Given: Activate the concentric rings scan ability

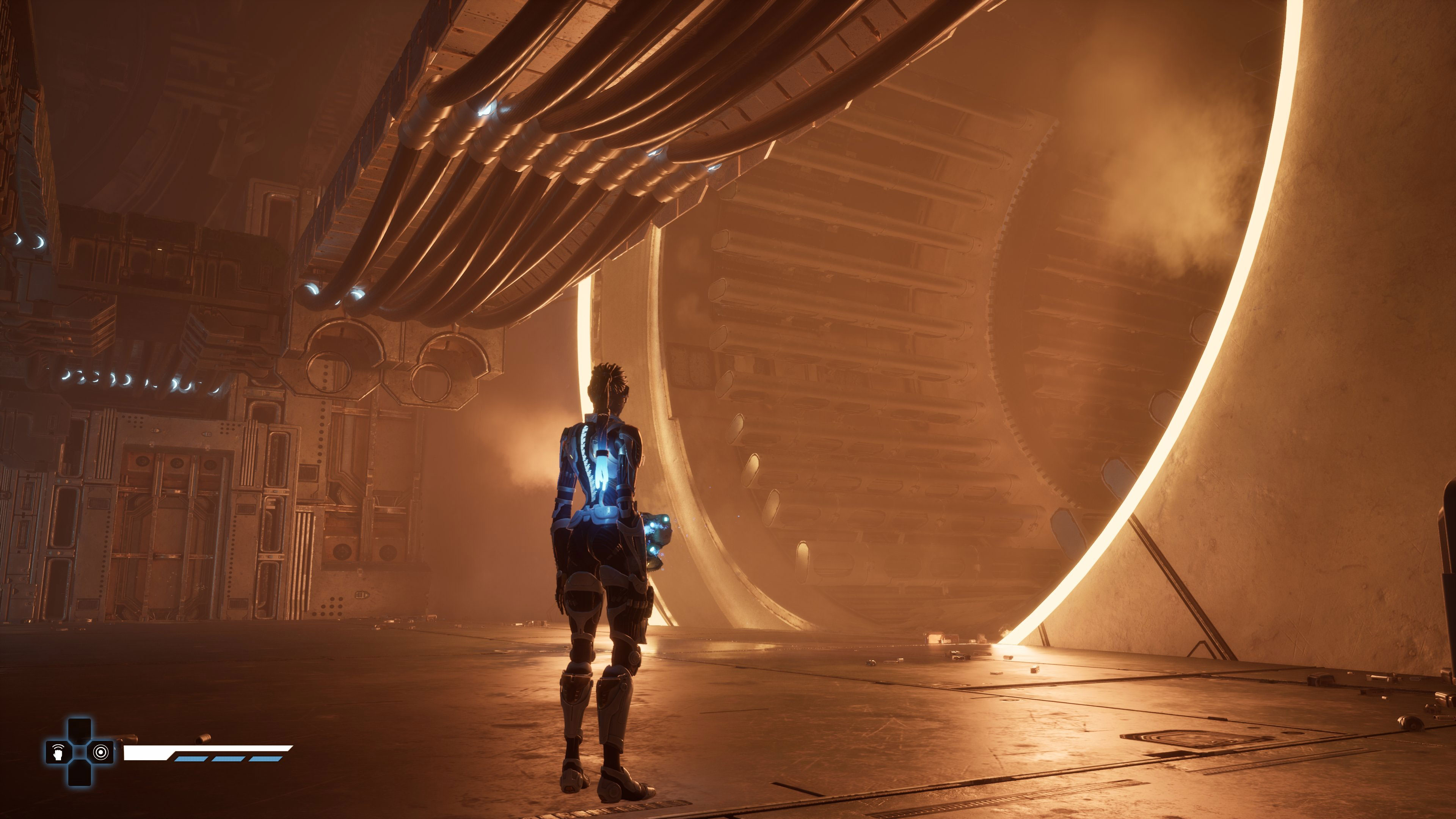Looking at the screenshot, I should (100, 752).
